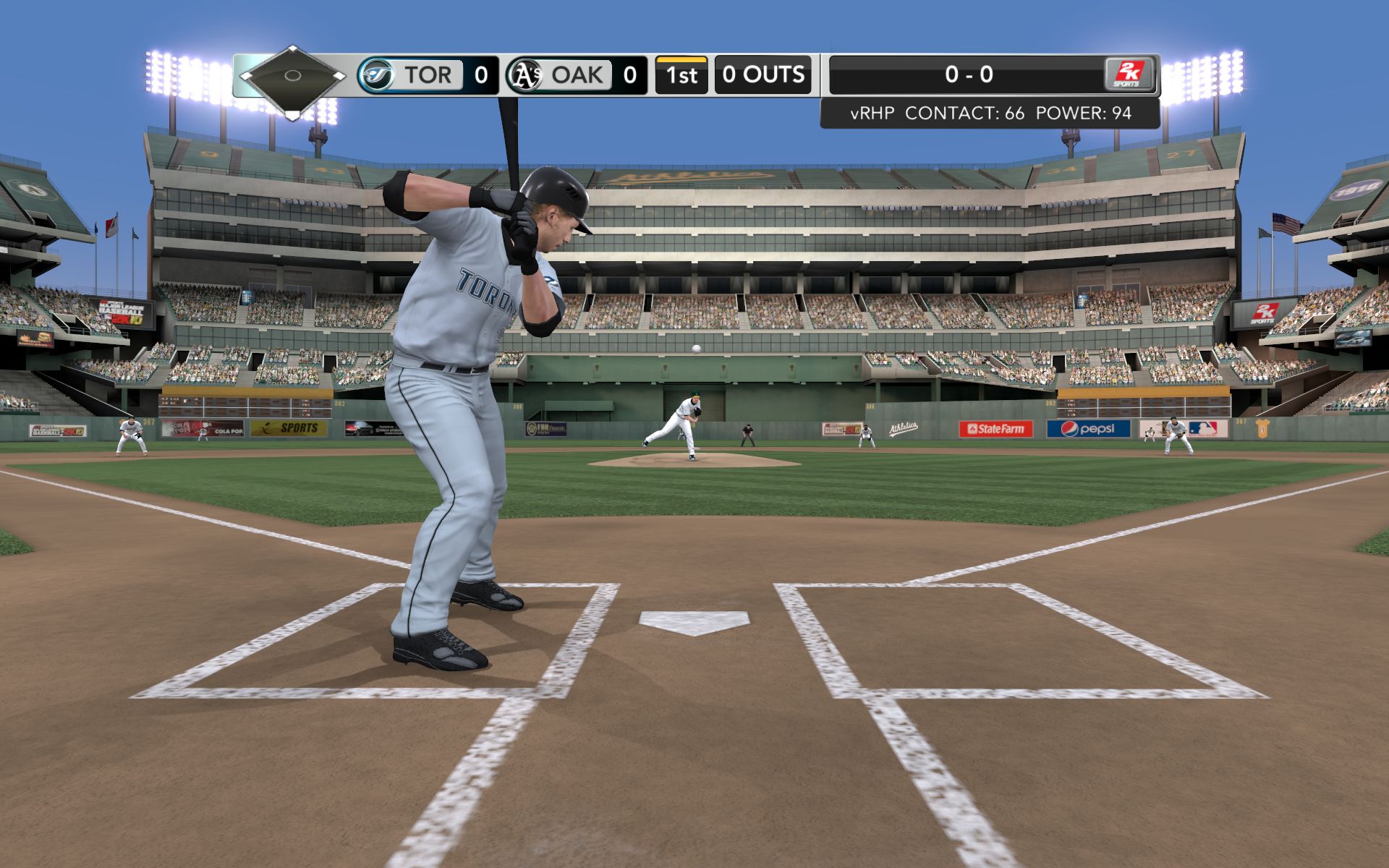The height and width of the screenshot is (868, 1389).
Task: Click the 2K Sports logo on scoreboard
Action: [x=1127, y=75]
